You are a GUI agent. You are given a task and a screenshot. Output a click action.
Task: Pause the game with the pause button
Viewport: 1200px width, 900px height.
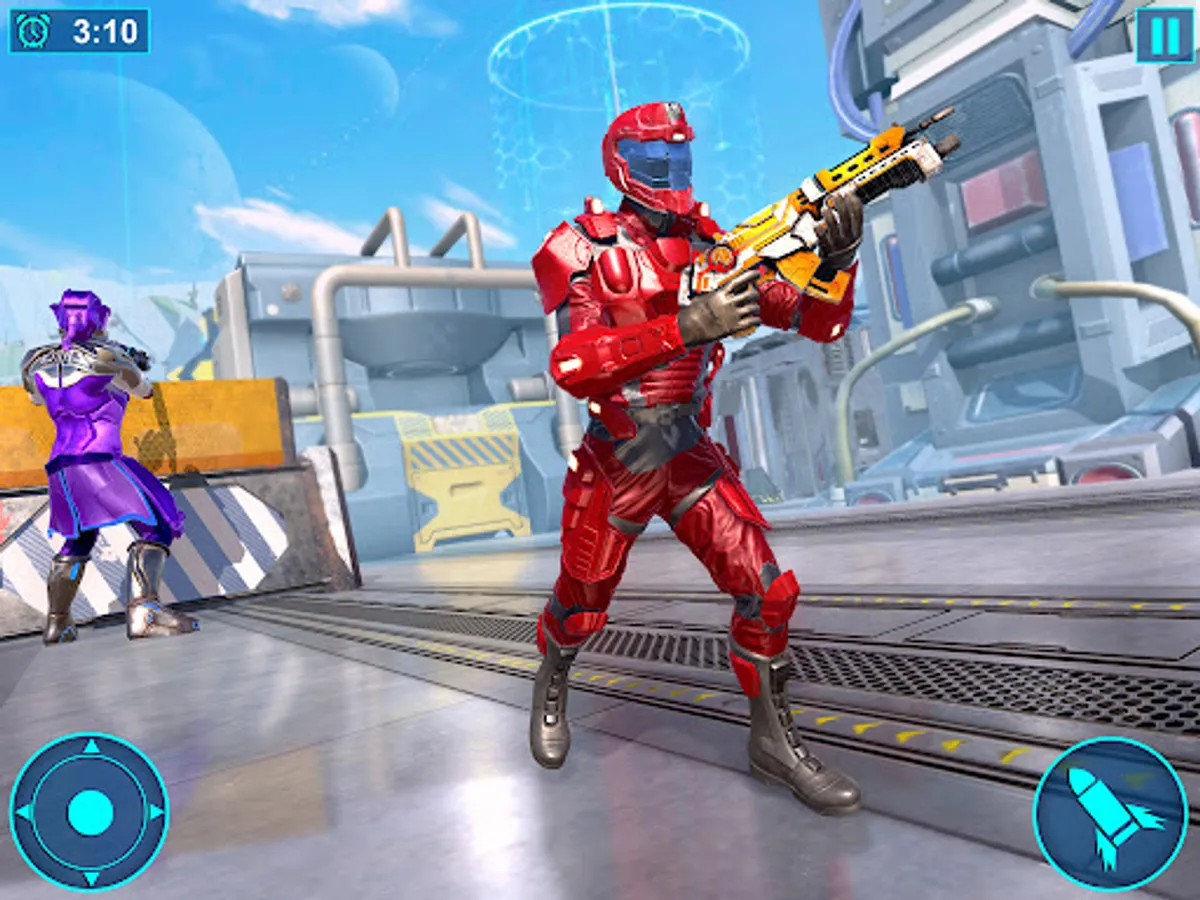[x=1164, y=36]
